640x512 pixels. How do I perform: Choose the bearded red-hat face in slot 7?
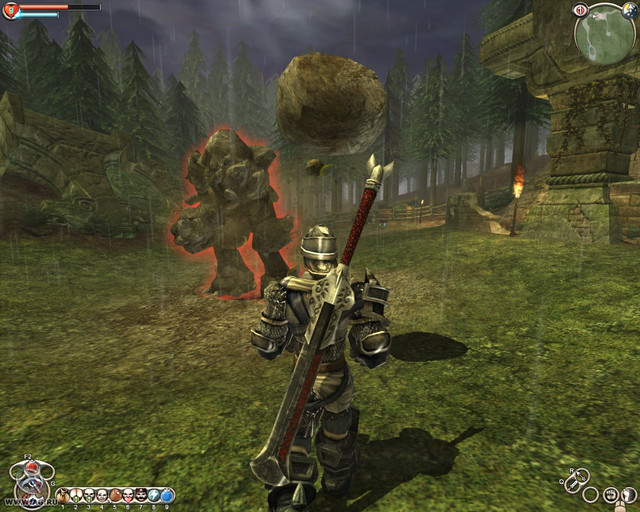(x=141, y=495)
